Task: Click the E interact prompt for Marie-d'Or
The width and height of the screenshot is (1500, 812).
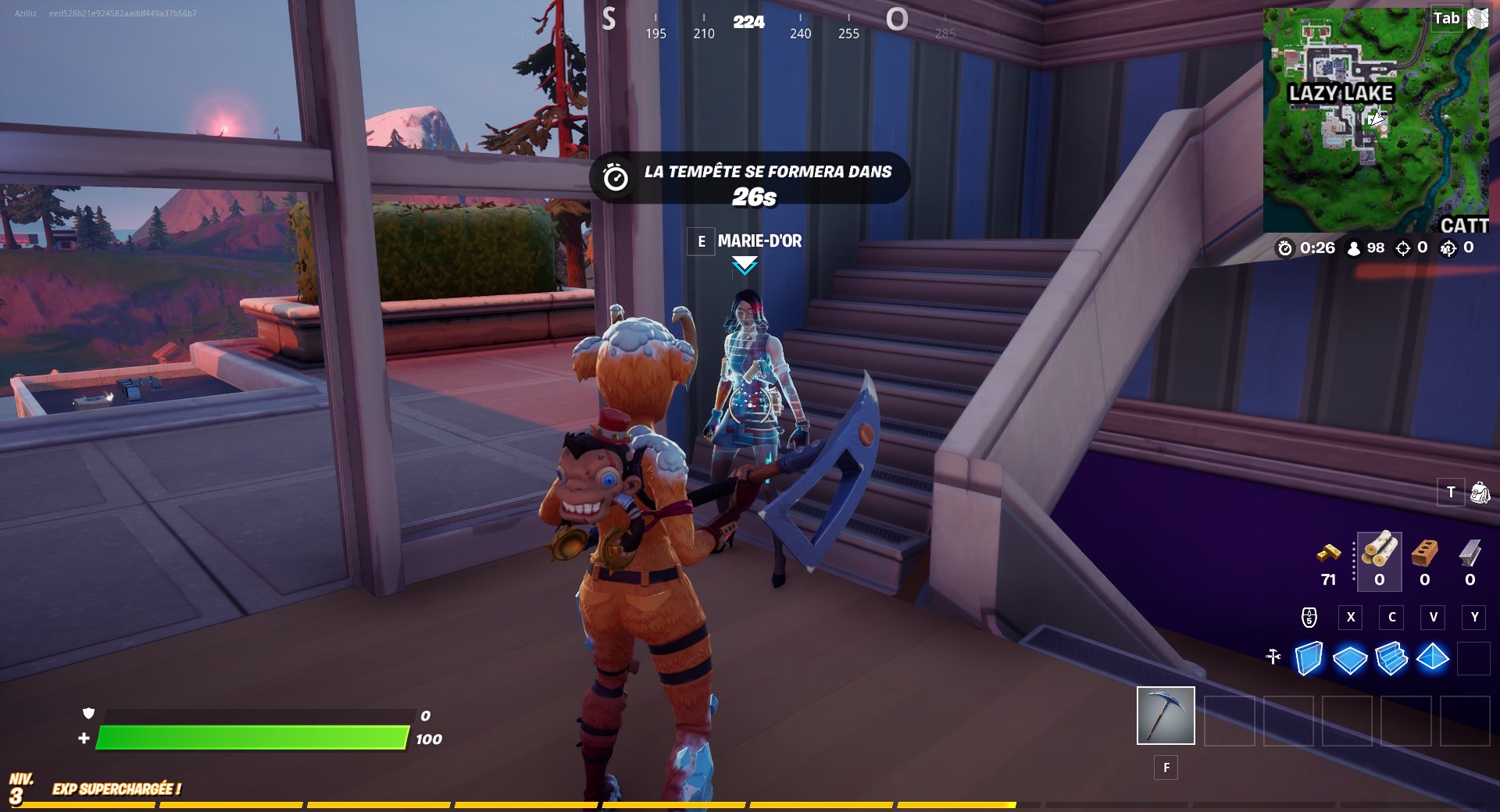Action: 701,242
